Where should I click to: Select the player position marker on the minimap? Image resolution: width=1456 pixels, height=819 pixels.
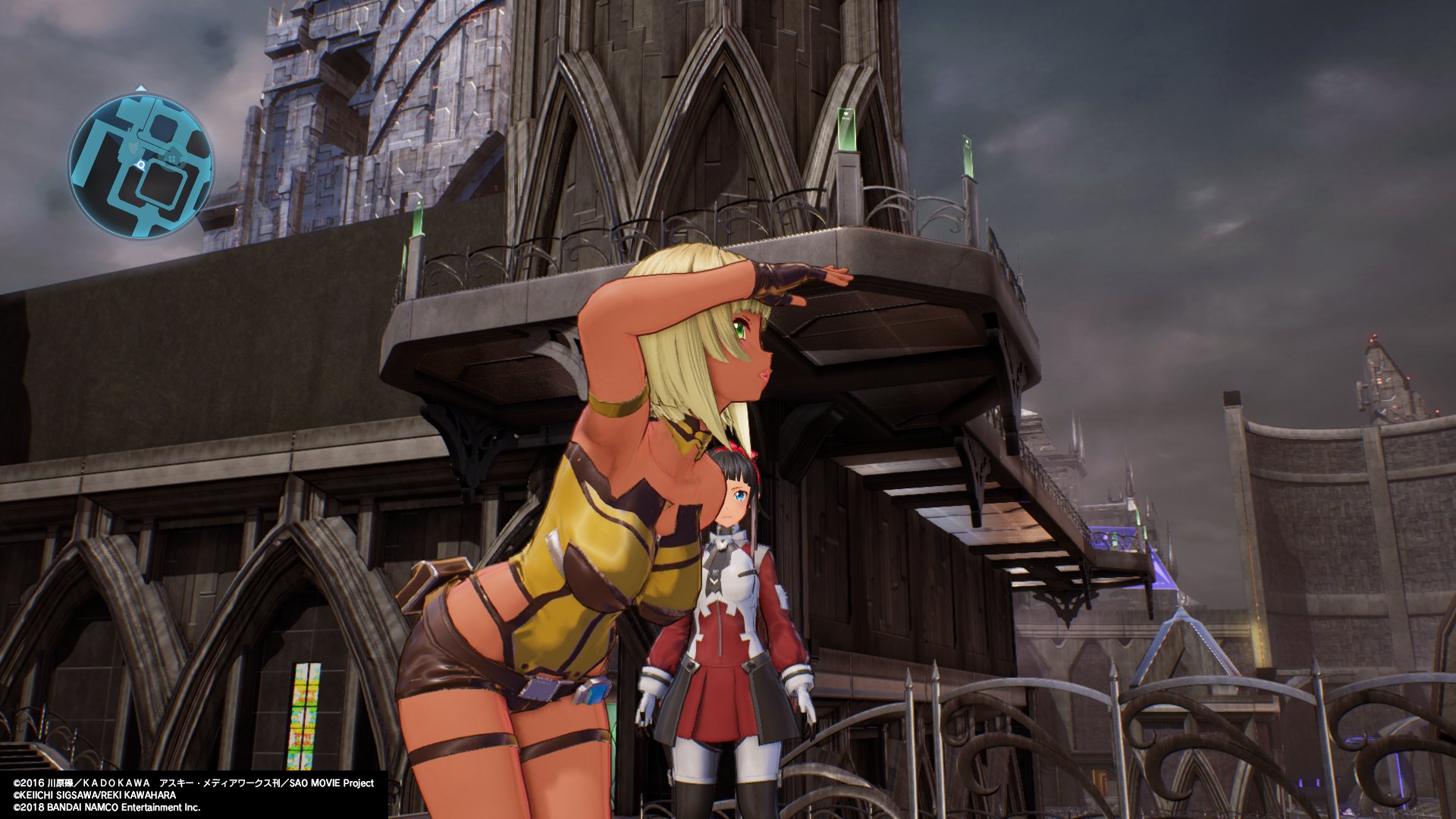pyautogui.click(x=141, y=165)
